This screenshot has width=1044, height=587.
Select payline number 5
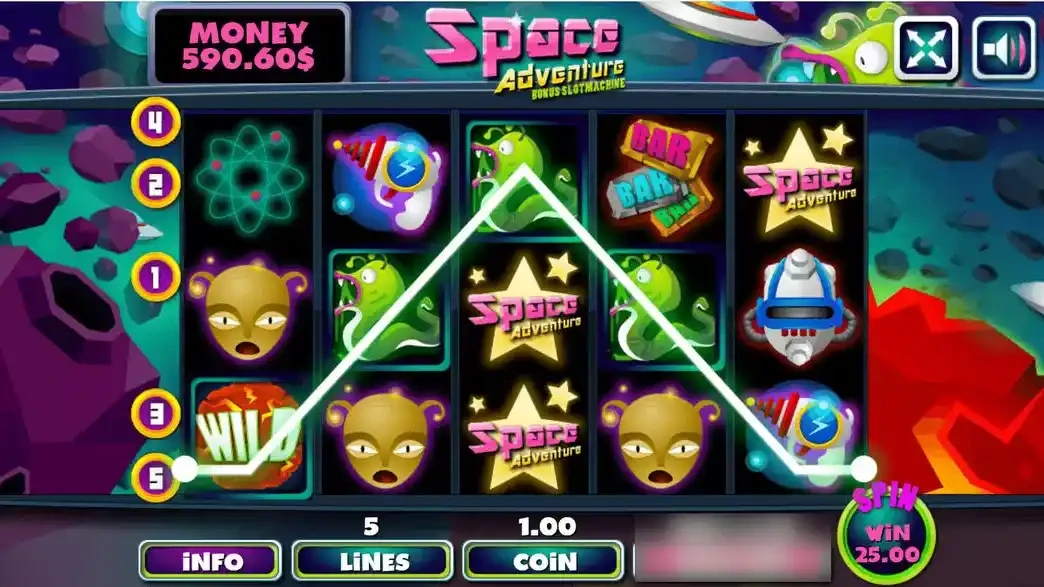click(156, 476)
